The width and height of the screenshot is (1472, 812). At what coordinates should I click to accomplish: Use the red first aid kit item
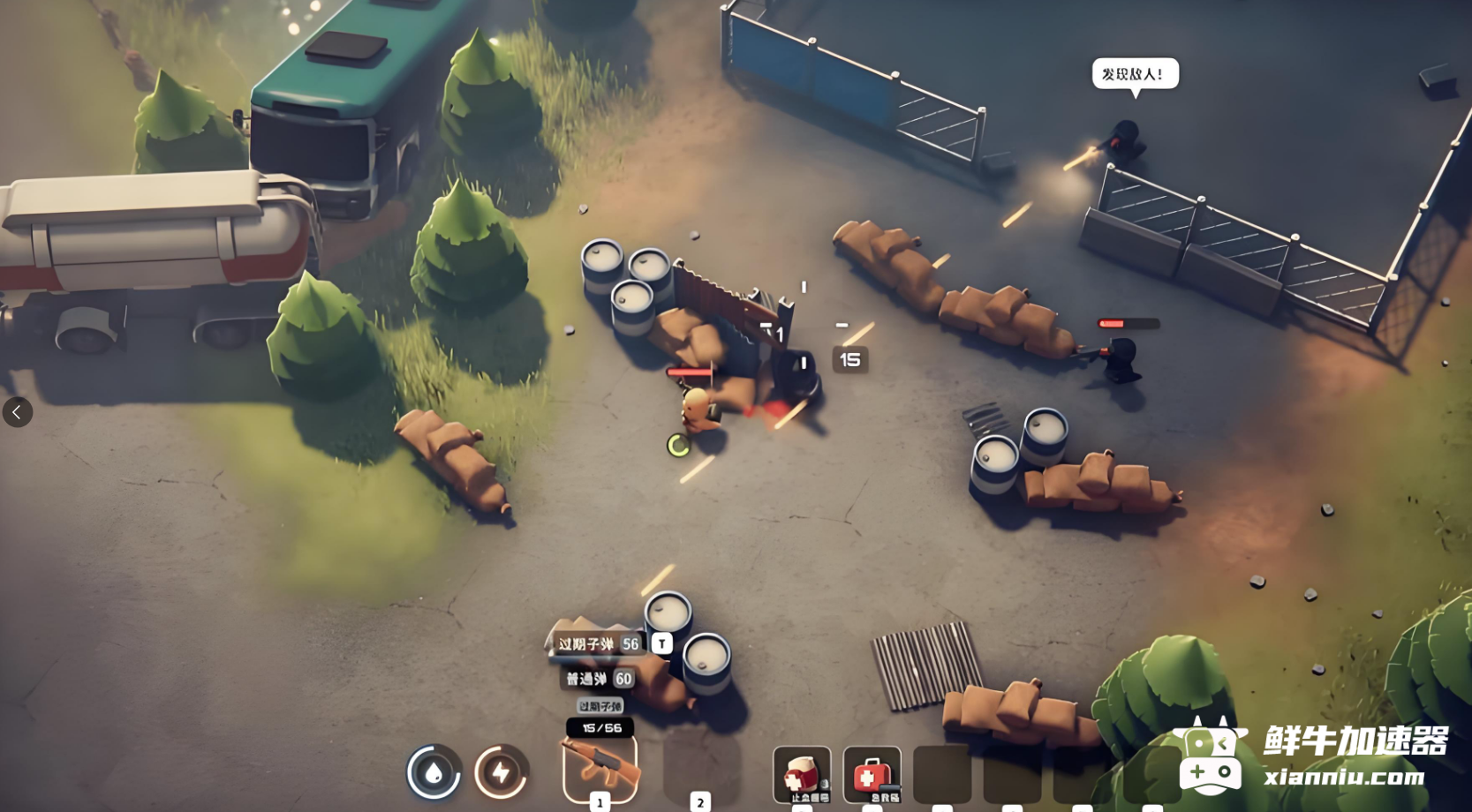(872, 774)
